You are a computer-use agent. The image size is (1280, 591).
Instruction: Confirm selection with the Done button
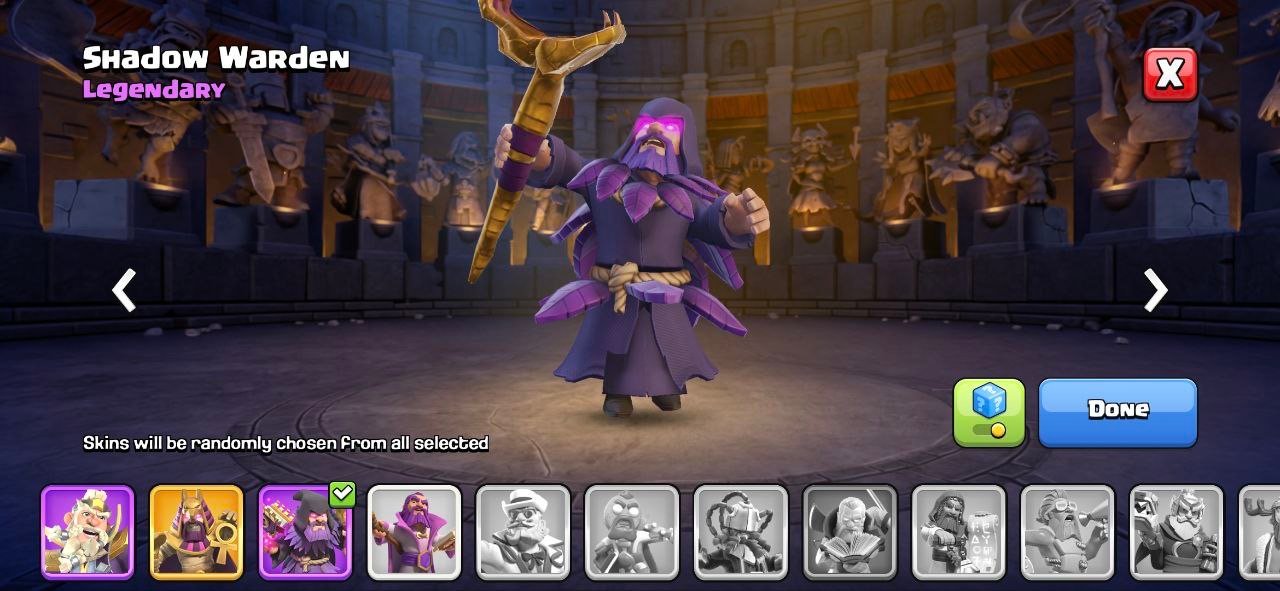(x=1117, y=410)
